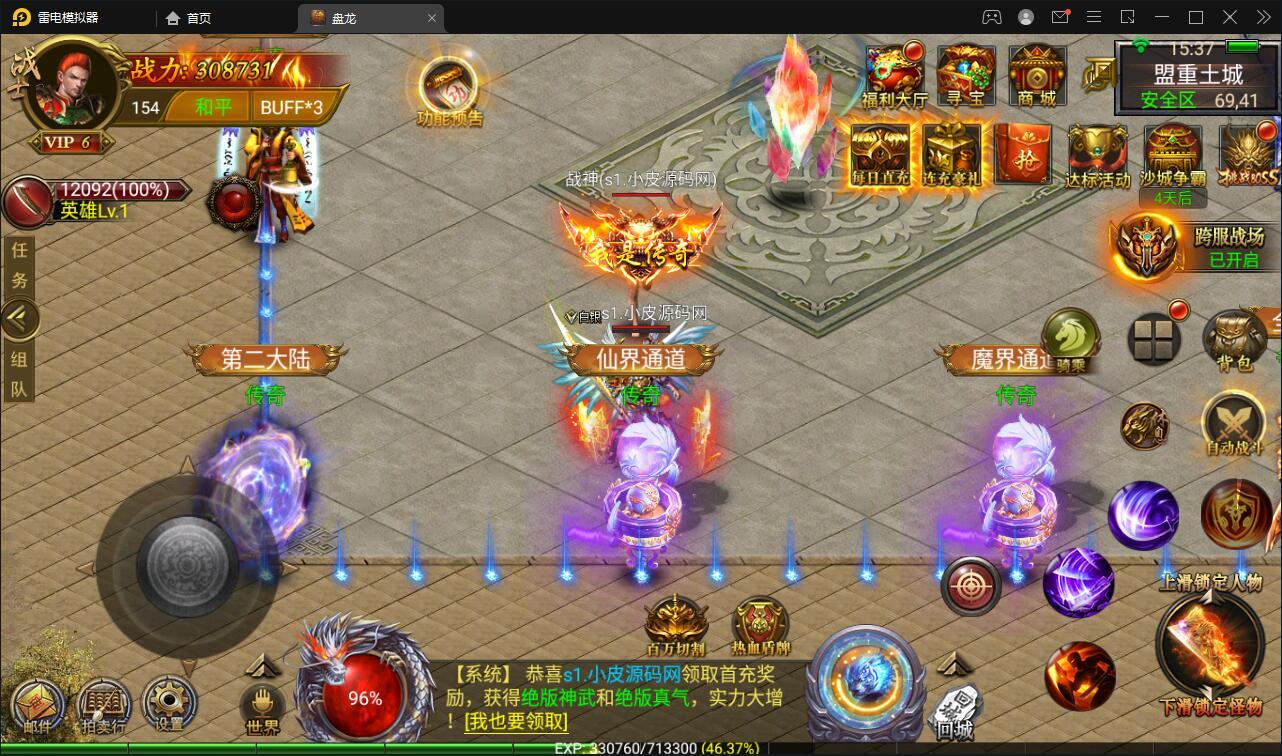Collapse the left sidebar chevron arrow

tap(20, 318)
